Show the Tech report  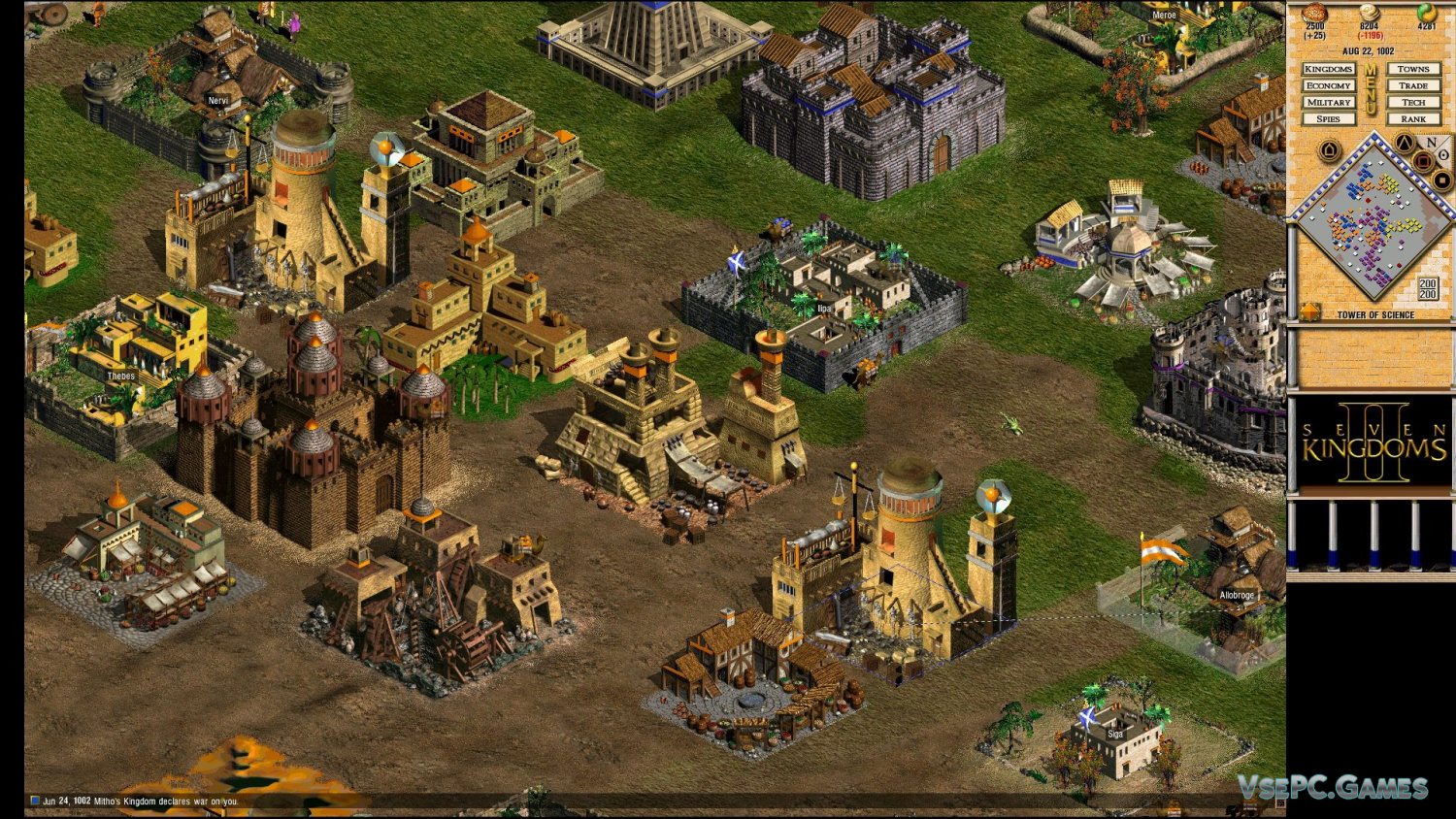[1412, 103]
